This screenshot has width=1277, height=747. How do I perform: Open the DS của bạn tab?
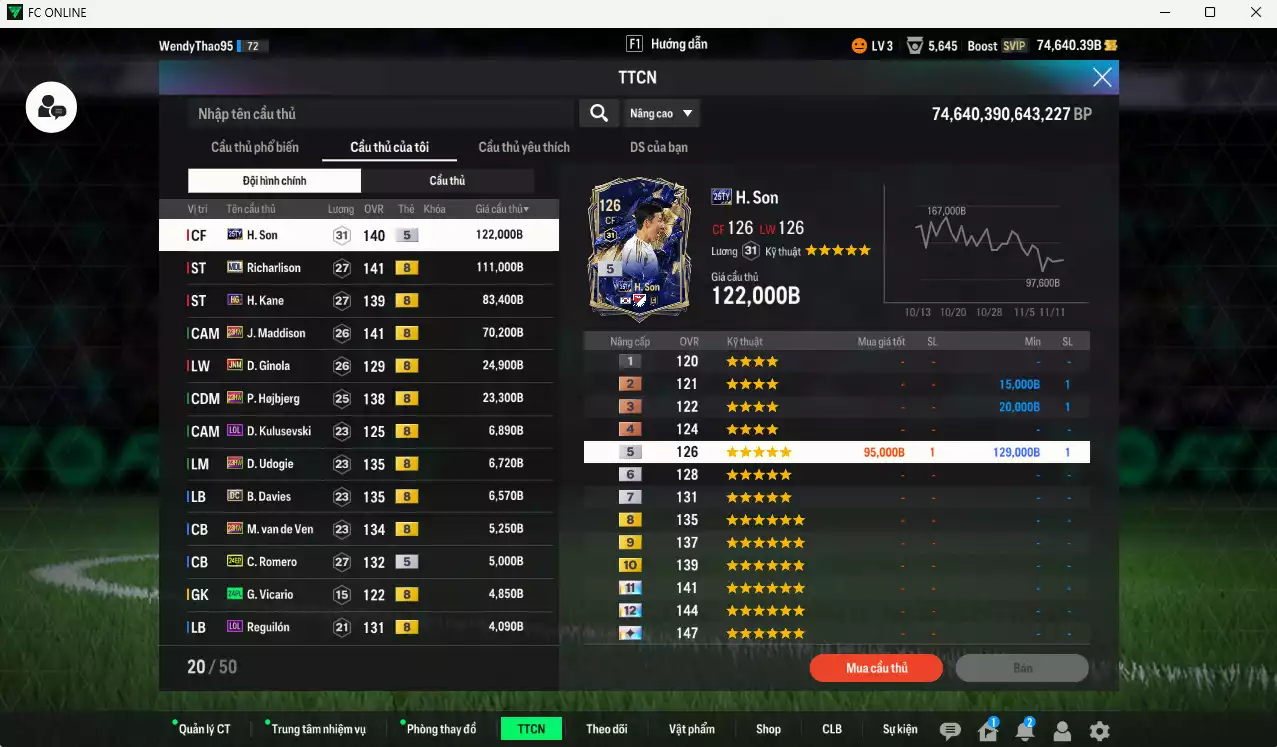click(659, 147)
